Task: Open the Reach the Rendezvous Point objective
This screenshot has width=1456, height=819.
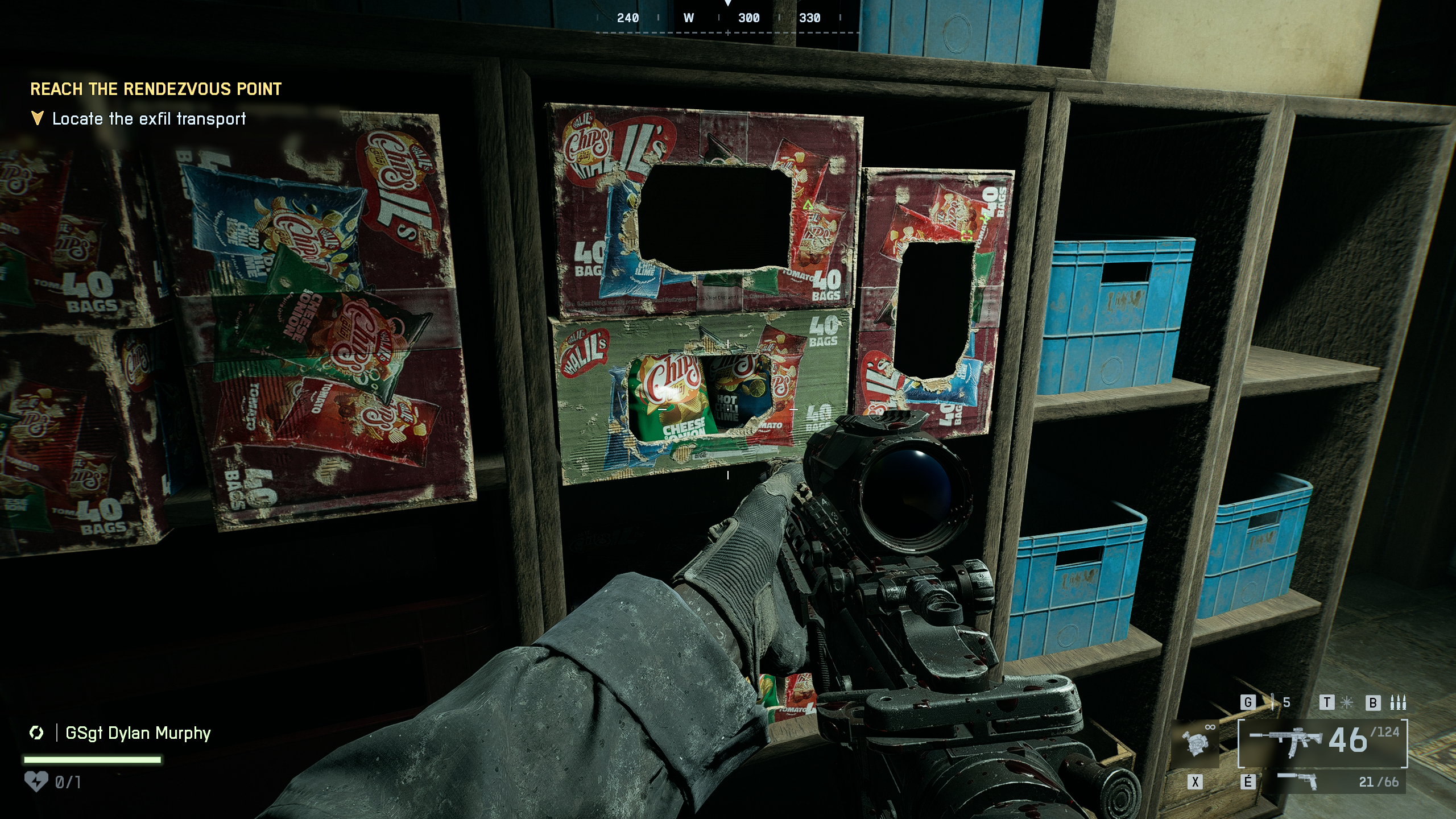Action: (x=156, y=89)
